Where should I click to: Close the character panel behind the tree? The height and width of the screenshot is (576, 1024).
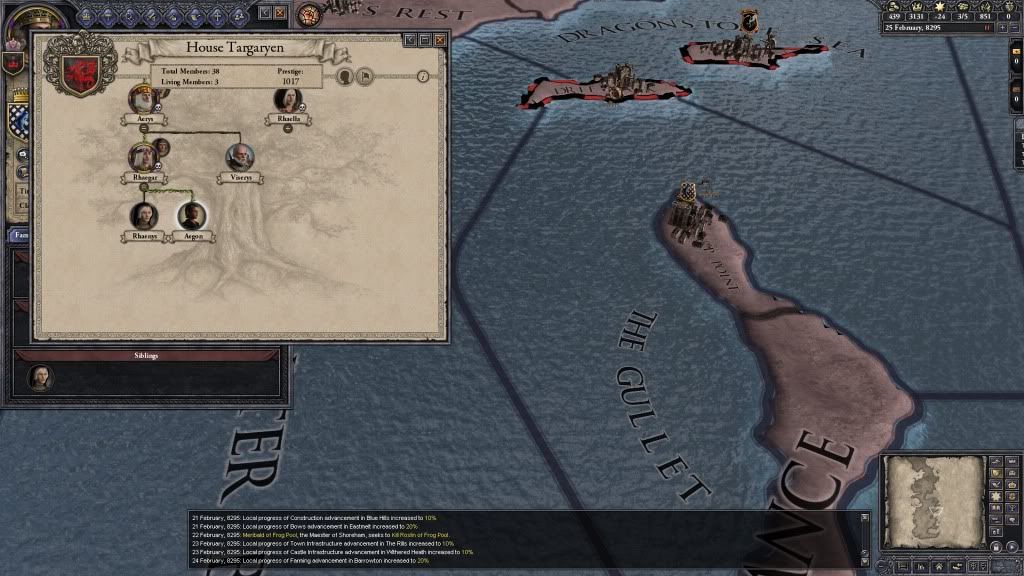[279, 13]
